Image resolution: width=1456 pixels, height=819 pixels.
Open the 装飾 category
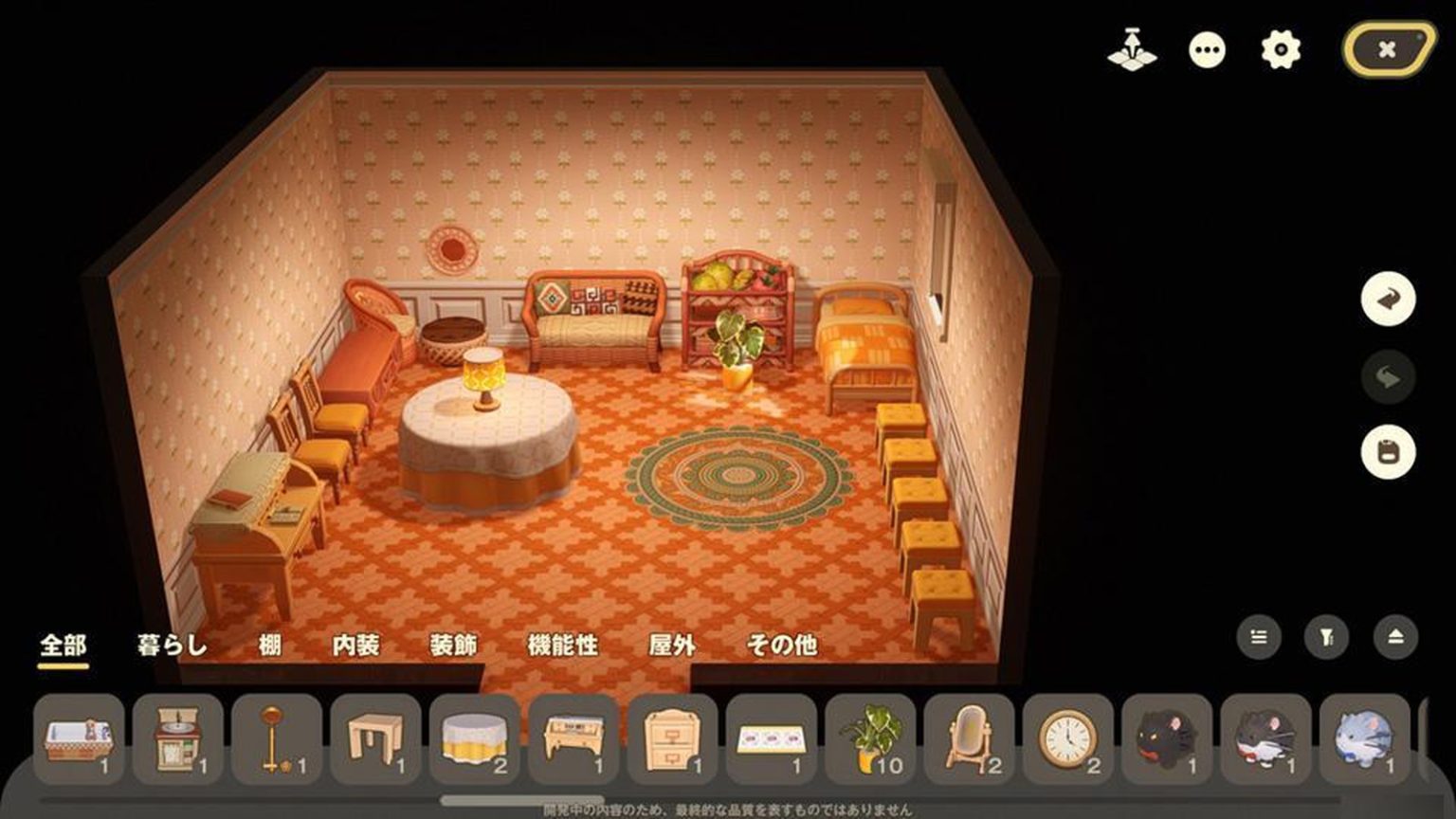click(x=454, y=646)
